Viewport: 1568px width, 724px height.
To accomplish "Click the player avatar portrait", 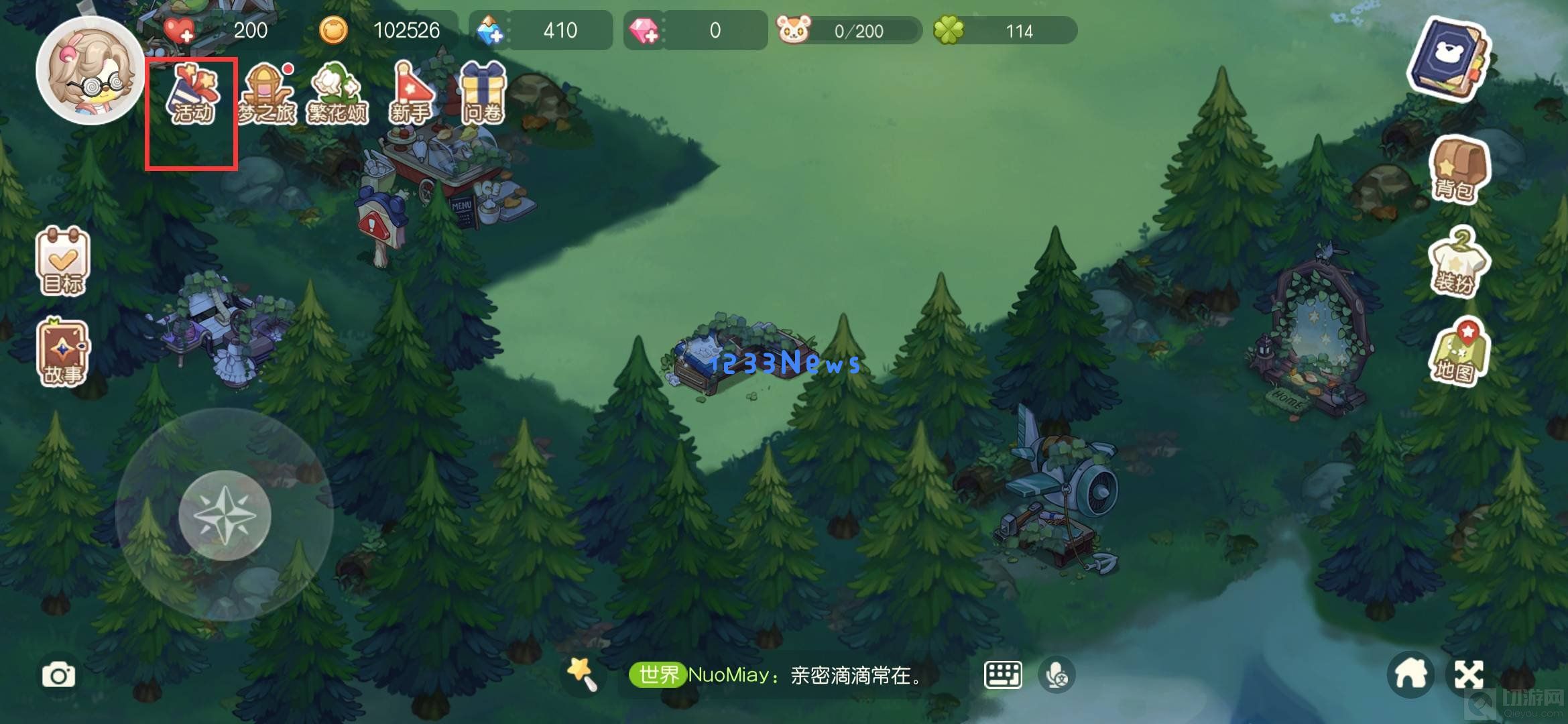I will pyautogui.click(x=91, y=70).
